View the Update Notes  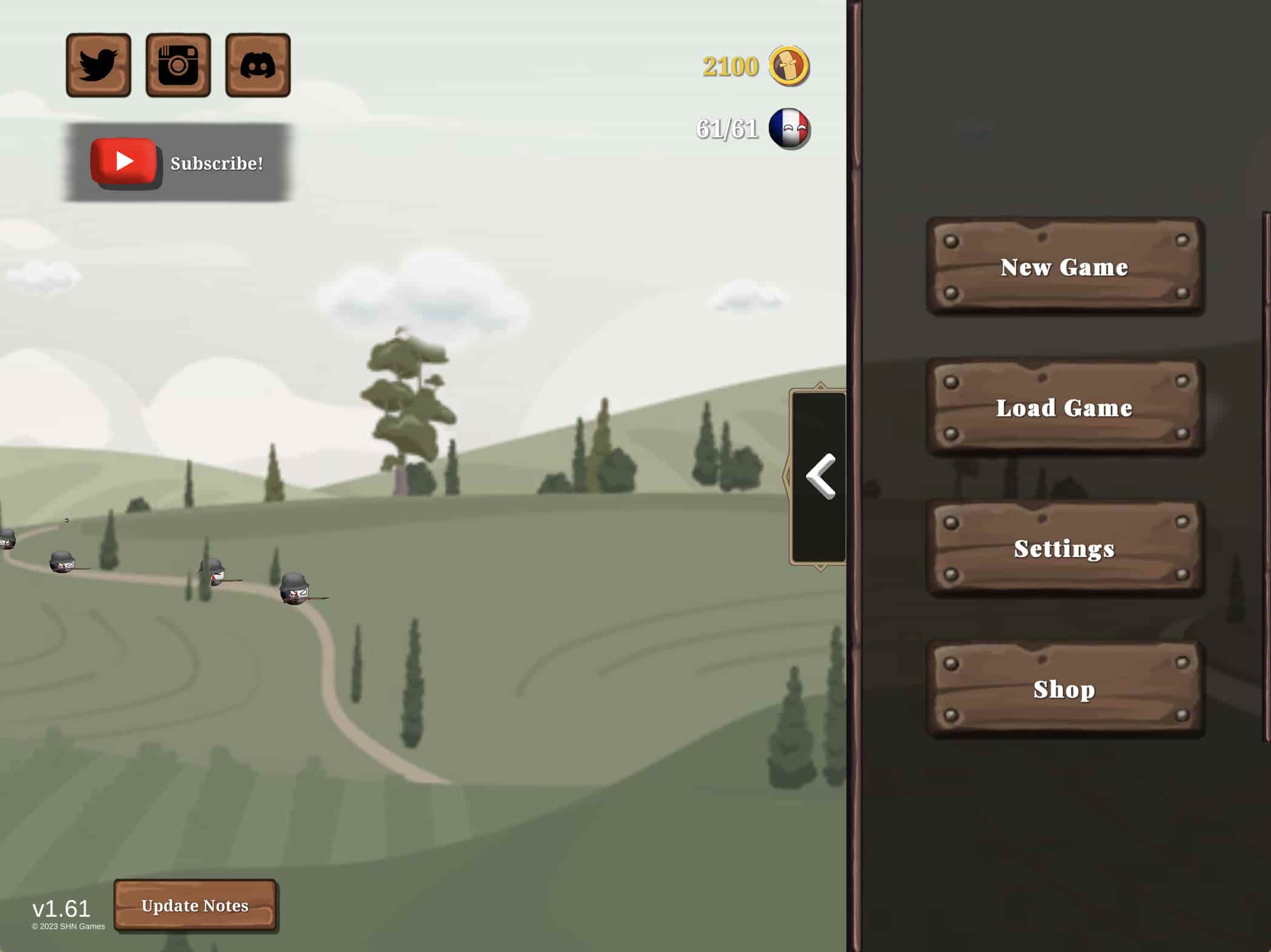(x=195, y=905)
